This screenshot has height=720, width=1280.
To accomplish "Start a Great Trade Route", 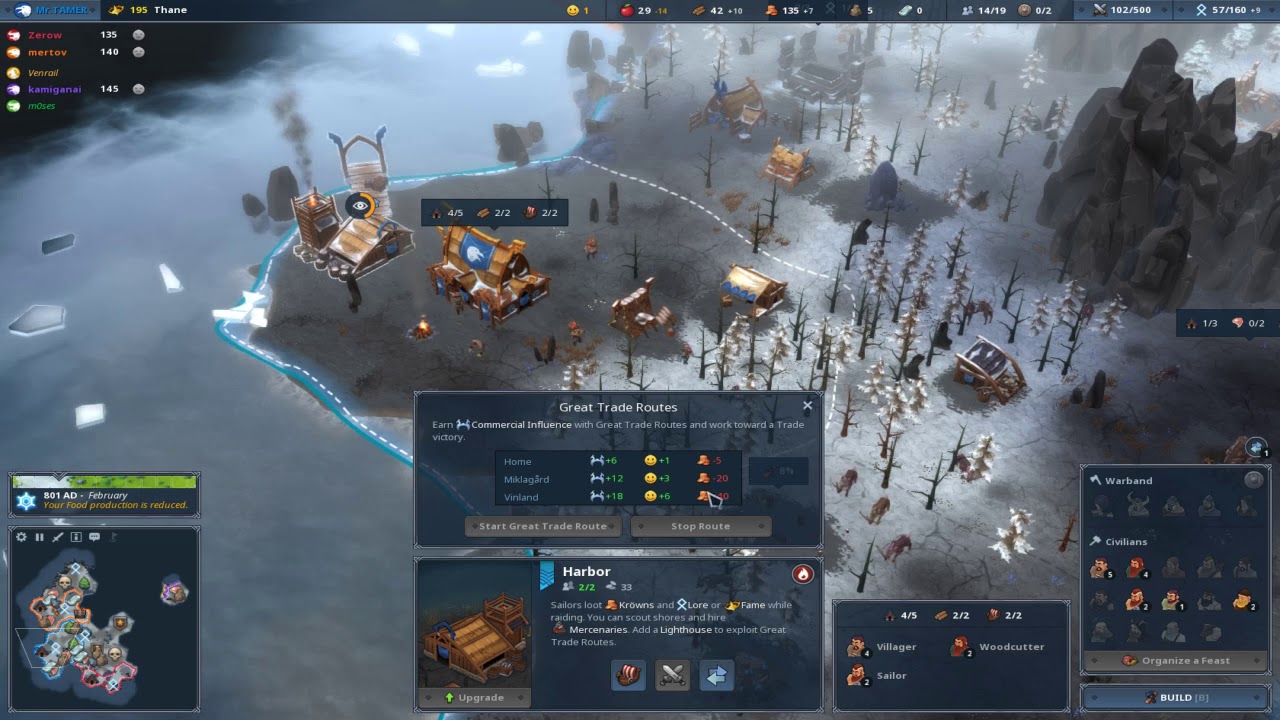I will 543,526.
